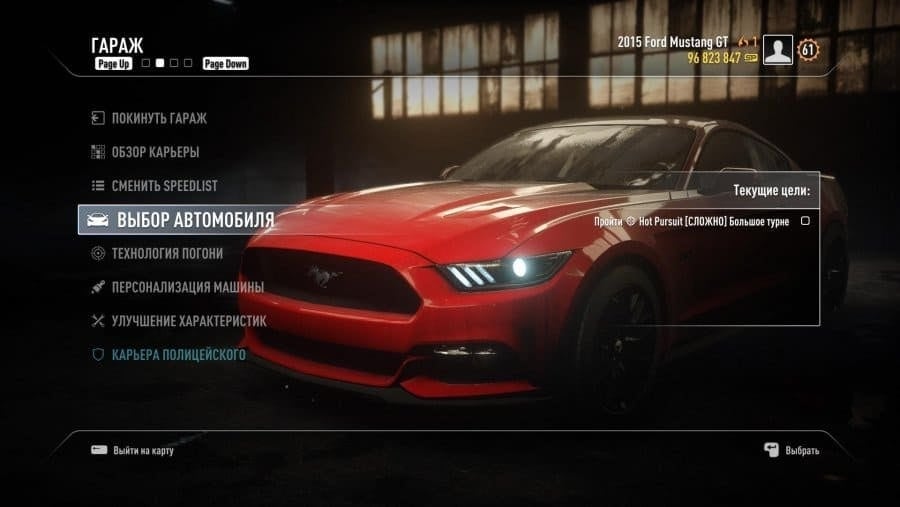
Task: Choose Сменить Speedlist option
Action: (x=164, y=186)
